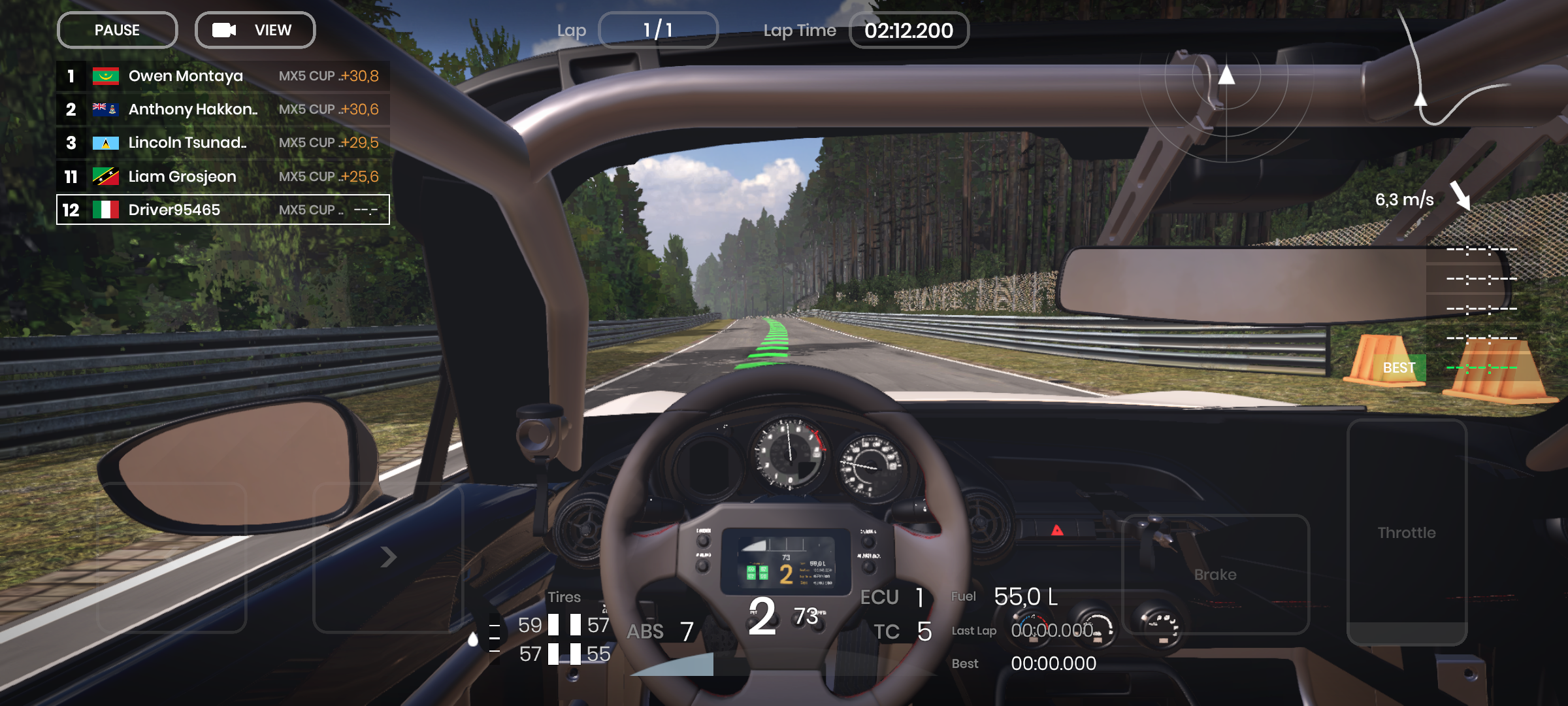Pause the race with the PAUSE button
Screen dimensions: 1568x706
coord(117,30)
